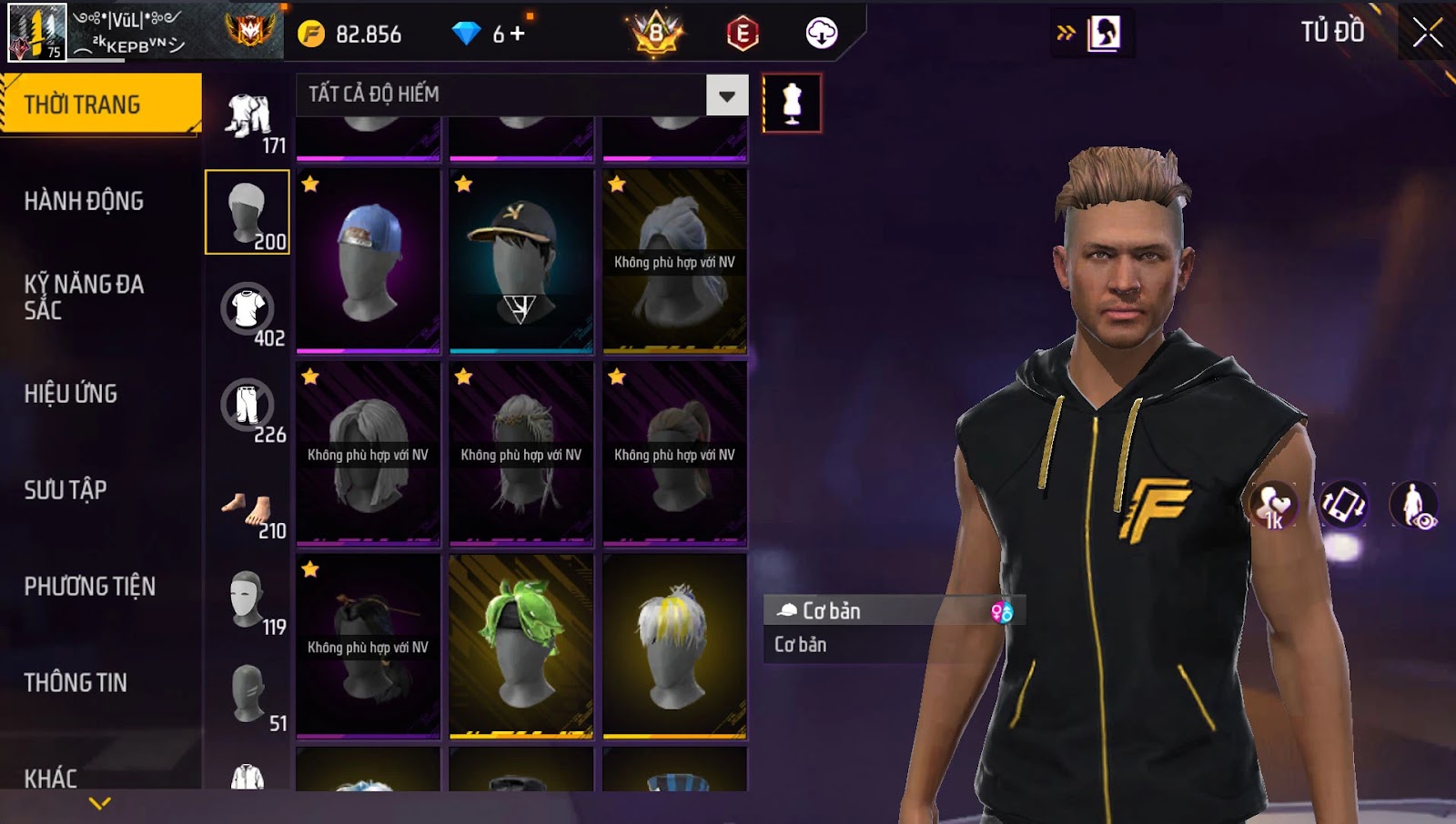
Task: Equip the blue backwards cap headwear
Action: 369,261
